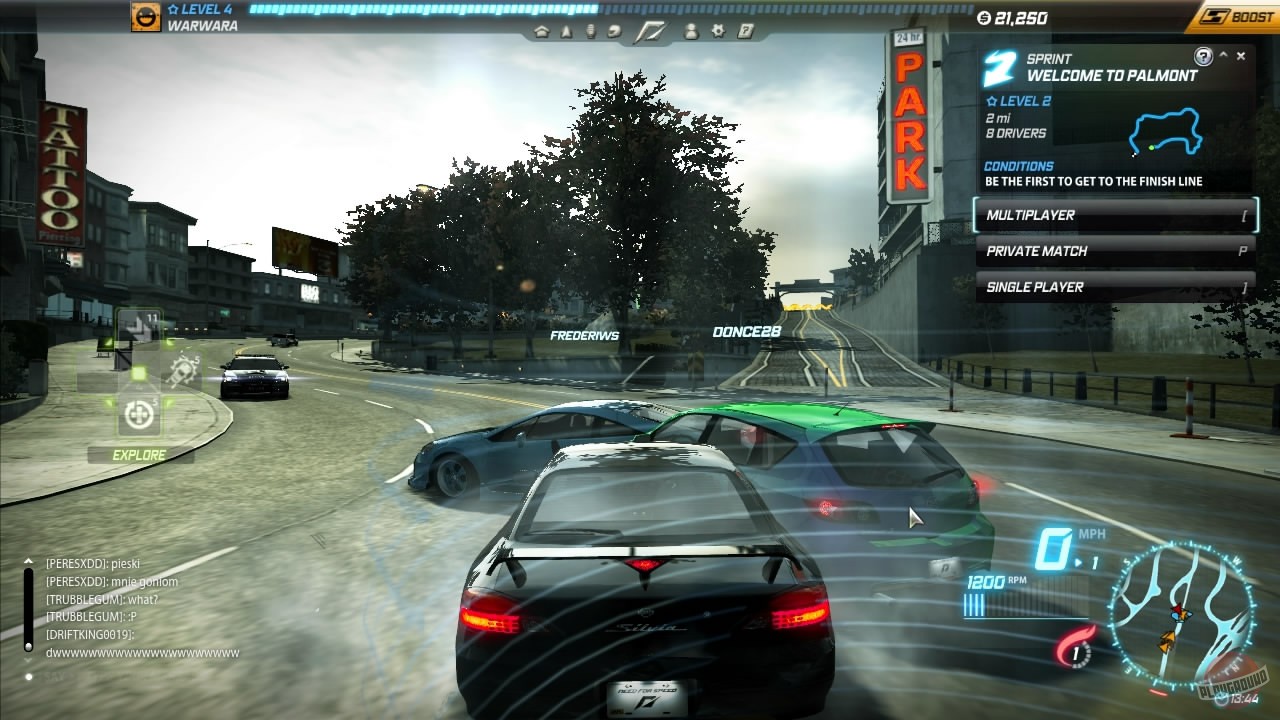1280x720 pixels.
Task: Open the help question mark icon
Action: [x=744, y=31]
